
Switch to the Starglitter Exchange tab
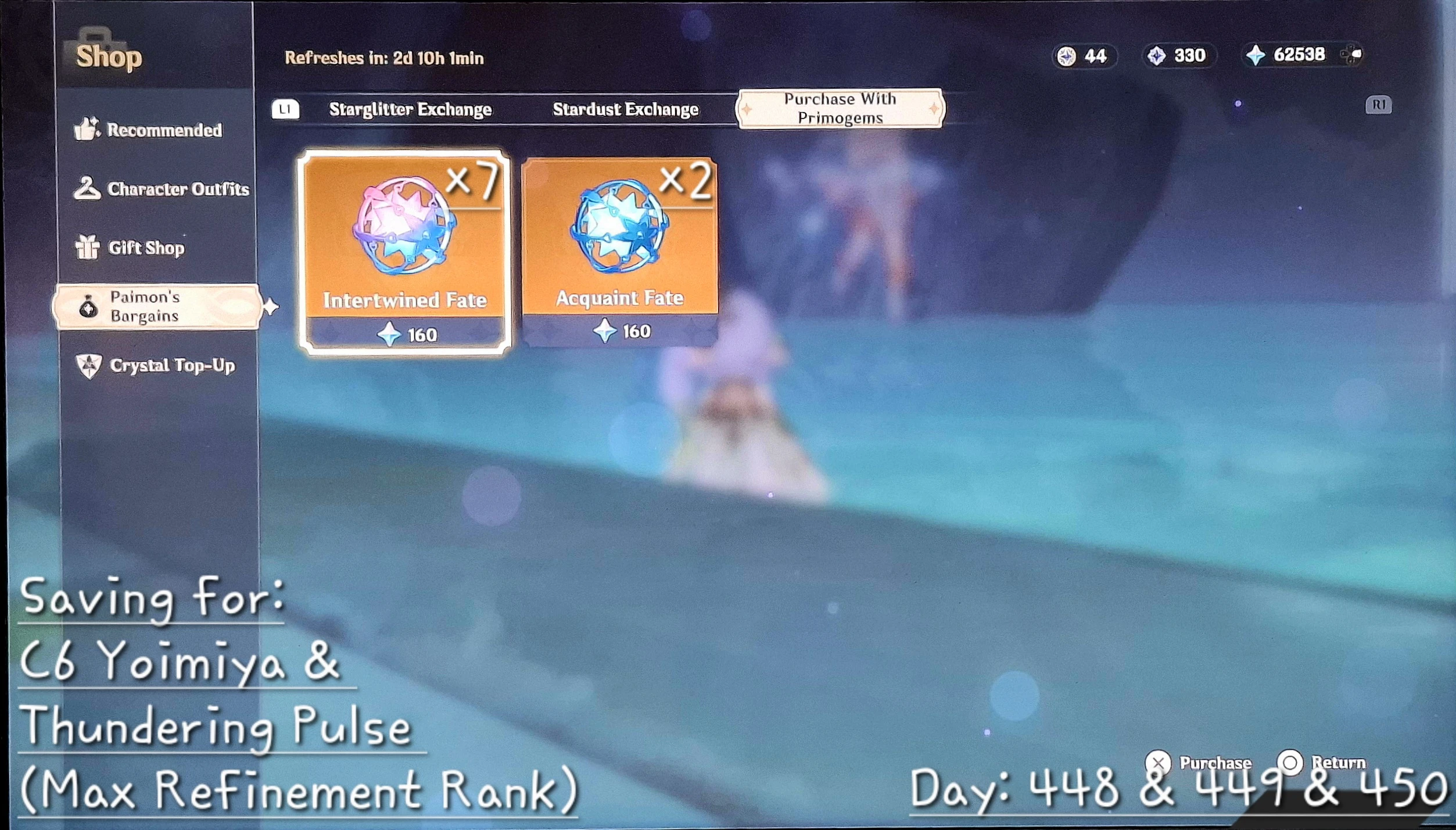[410, 109]
